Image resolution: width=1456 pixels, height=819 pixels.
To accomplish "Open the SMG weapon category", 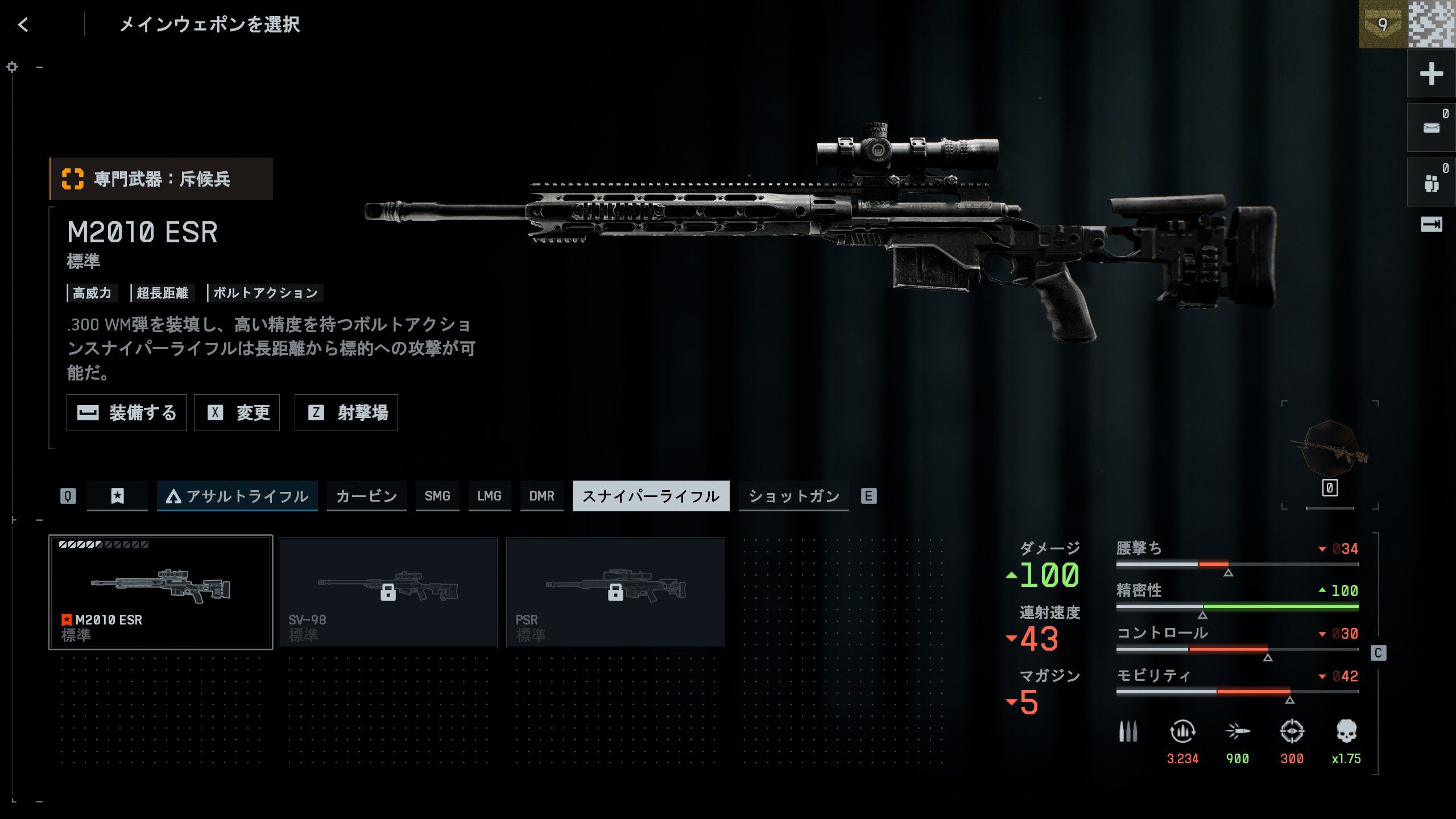I will 437,496.
